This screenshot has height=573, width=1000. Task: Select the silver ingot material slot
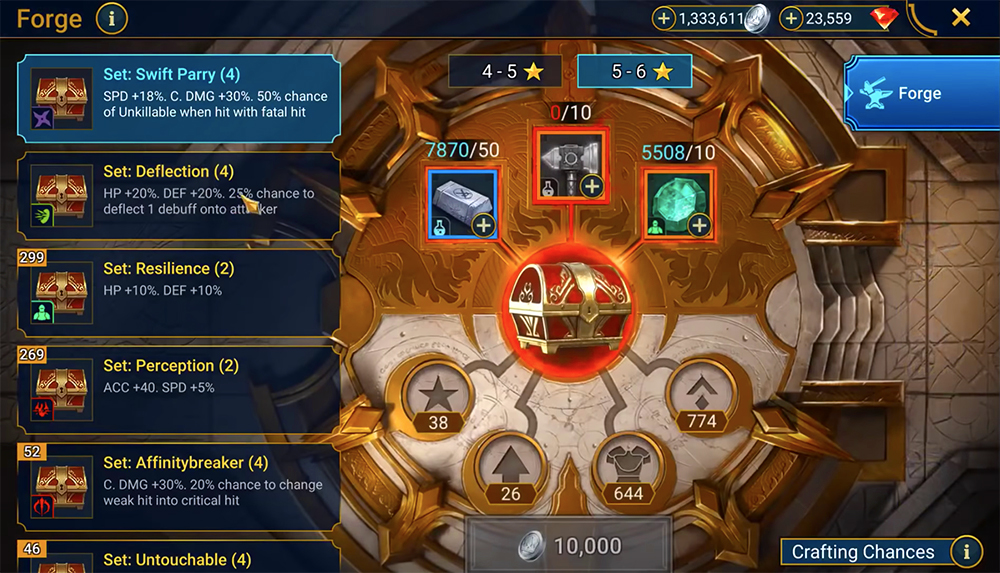click(x=462, y=201)
